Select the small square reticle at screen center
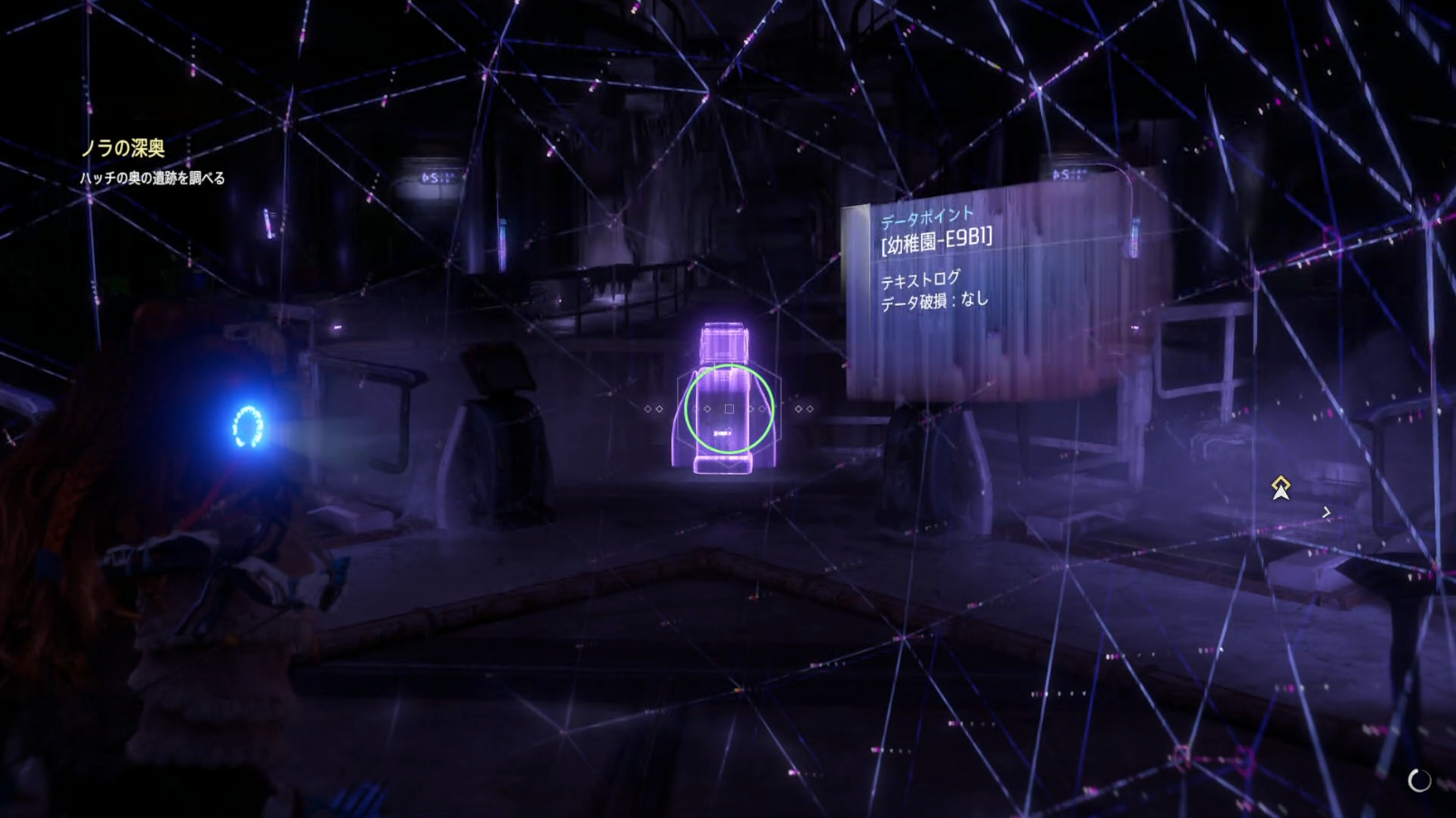 (x=728, y=409)
